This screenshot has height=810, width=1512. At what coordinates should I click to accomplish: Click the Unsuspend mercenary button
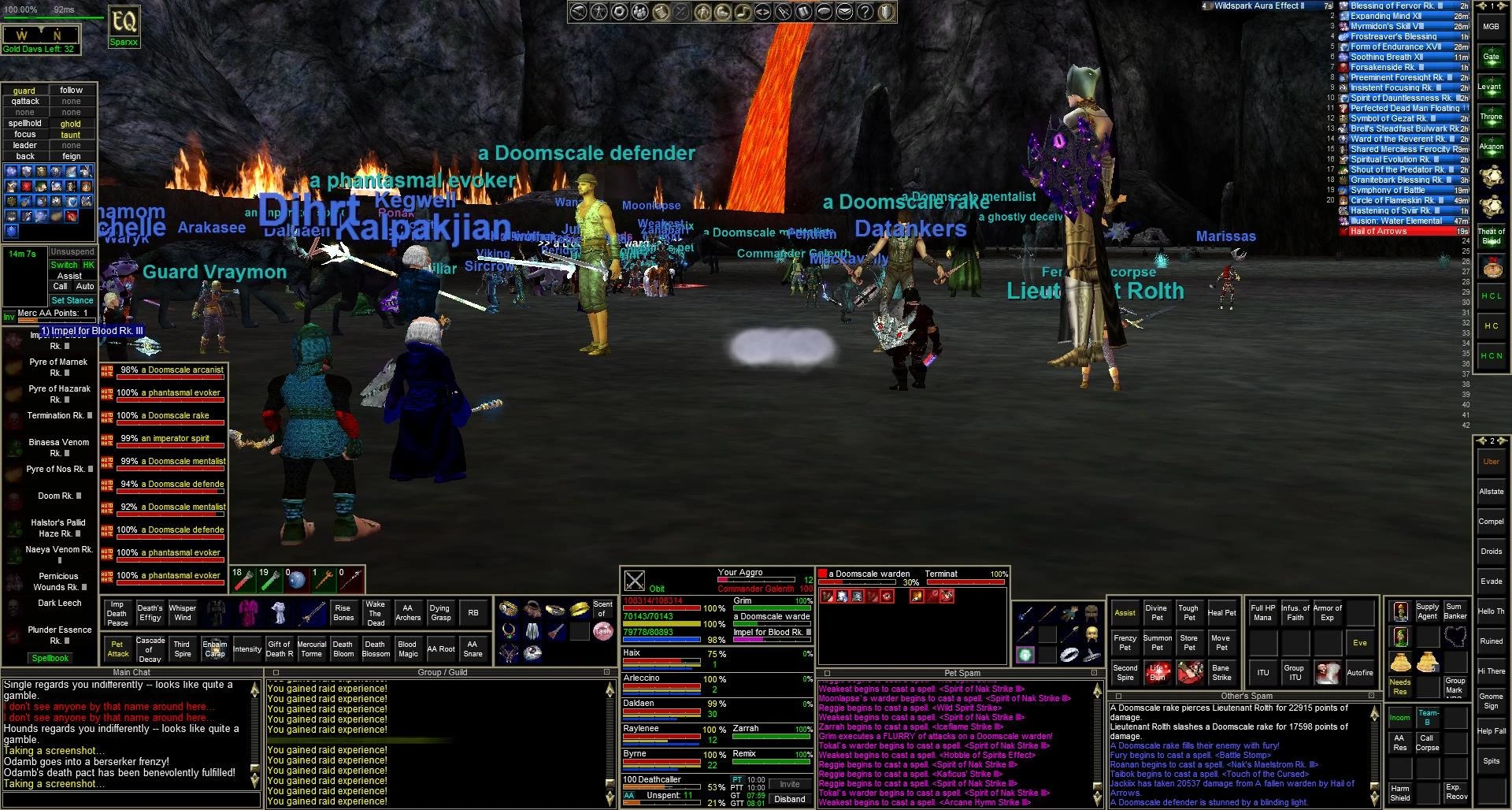pos(72,251)
